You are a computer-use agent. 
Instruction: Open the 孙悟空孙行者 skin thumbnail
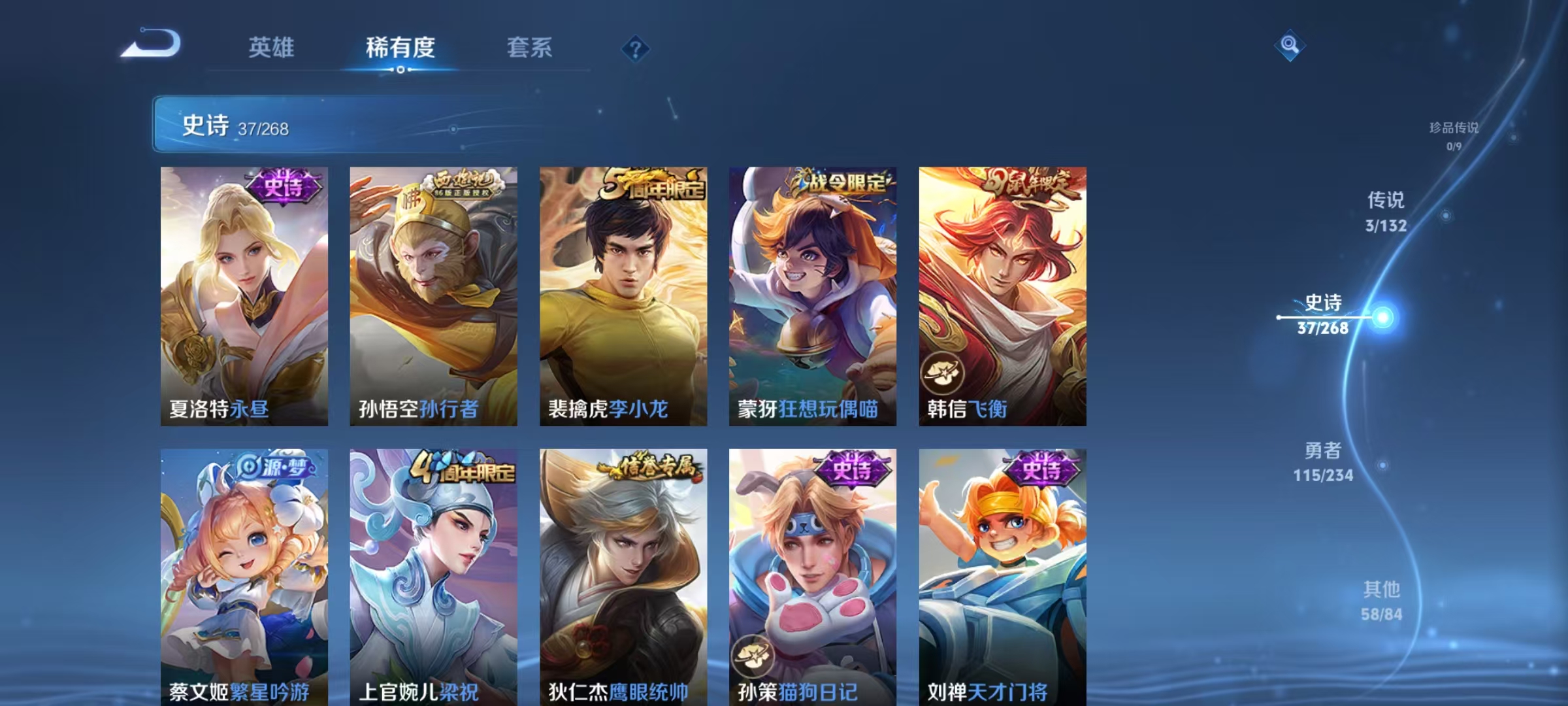tap(432, 294)
